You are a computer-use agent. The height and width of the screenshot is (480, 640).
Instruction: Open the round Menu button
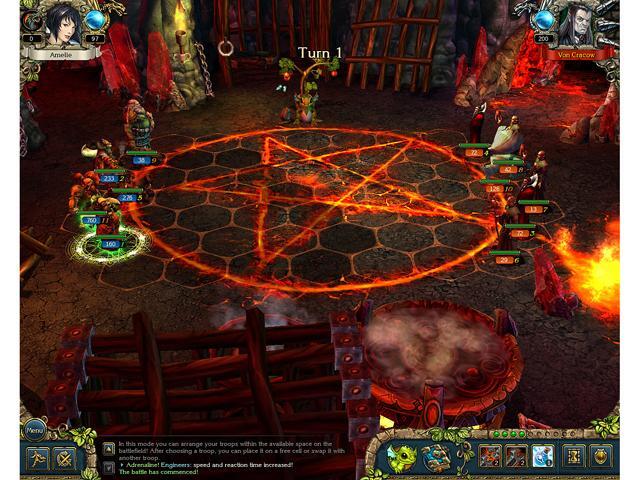pyautogui.click(x=34, y=431)
